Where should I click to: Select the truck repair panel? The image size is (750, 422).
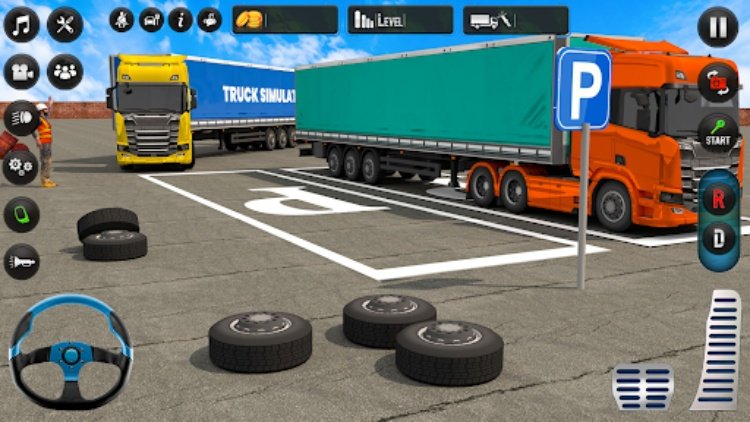point(516,20)
